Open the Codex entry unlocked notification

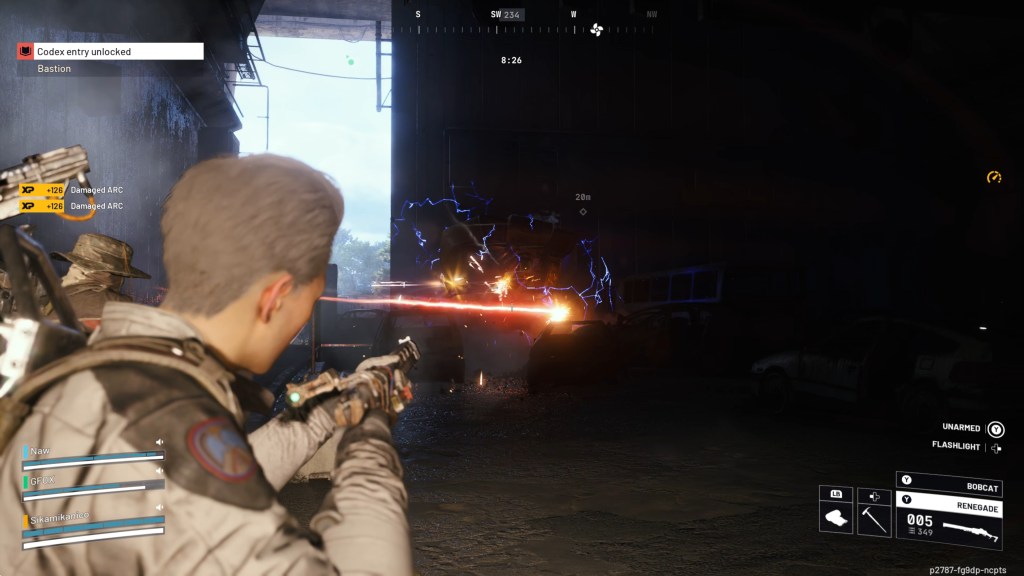click(x=110, y=51)
